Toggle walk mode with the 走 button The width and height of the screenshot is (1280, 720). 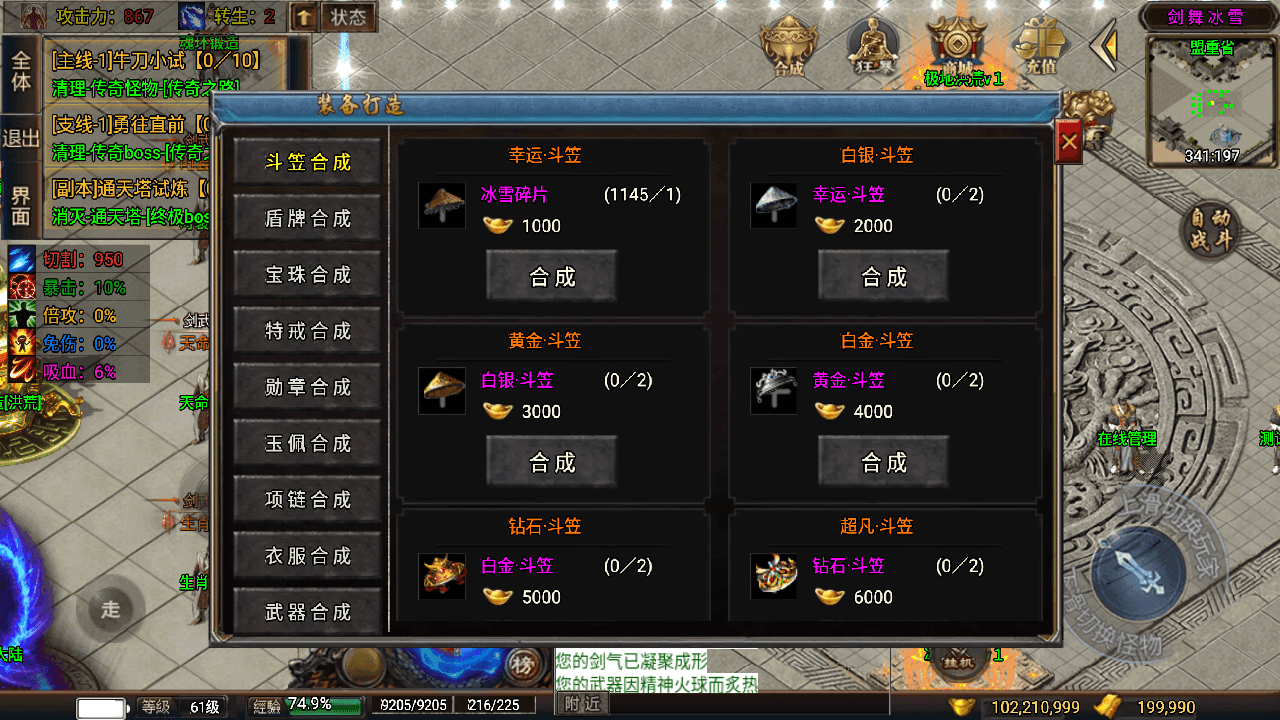point(110,608)
